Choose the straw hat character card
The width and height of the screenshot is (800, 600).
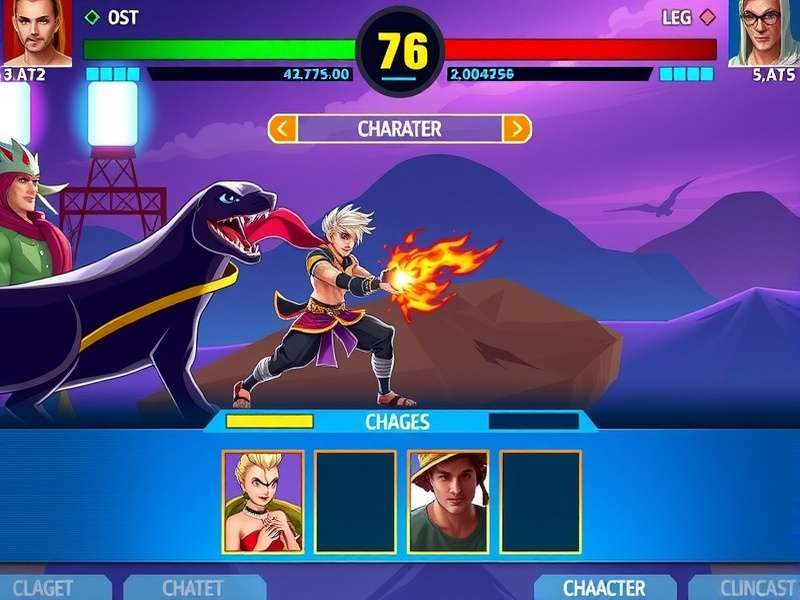tap(448, 501)
